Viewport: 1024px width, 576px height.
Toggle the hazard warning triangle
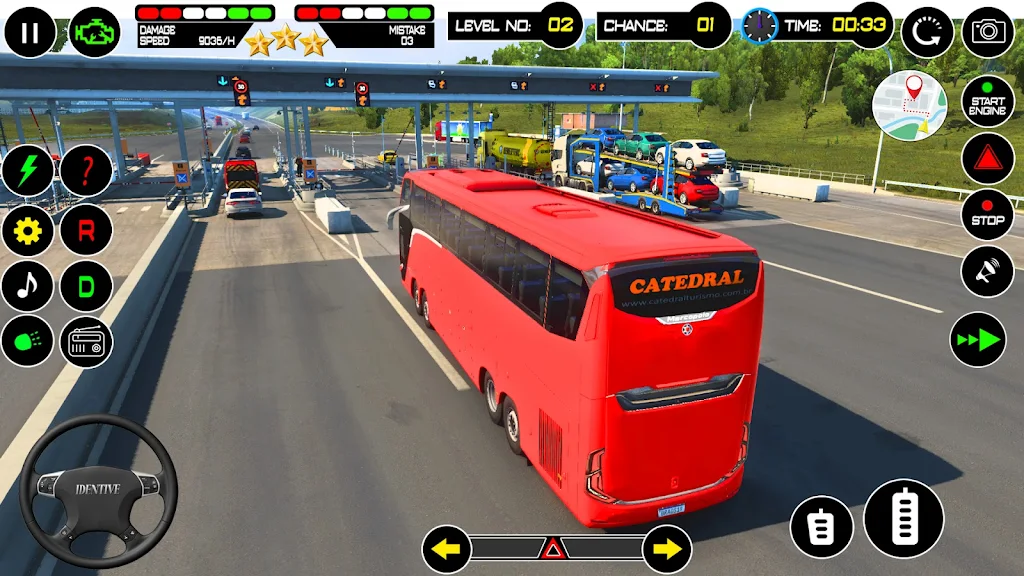coord(551,549)
